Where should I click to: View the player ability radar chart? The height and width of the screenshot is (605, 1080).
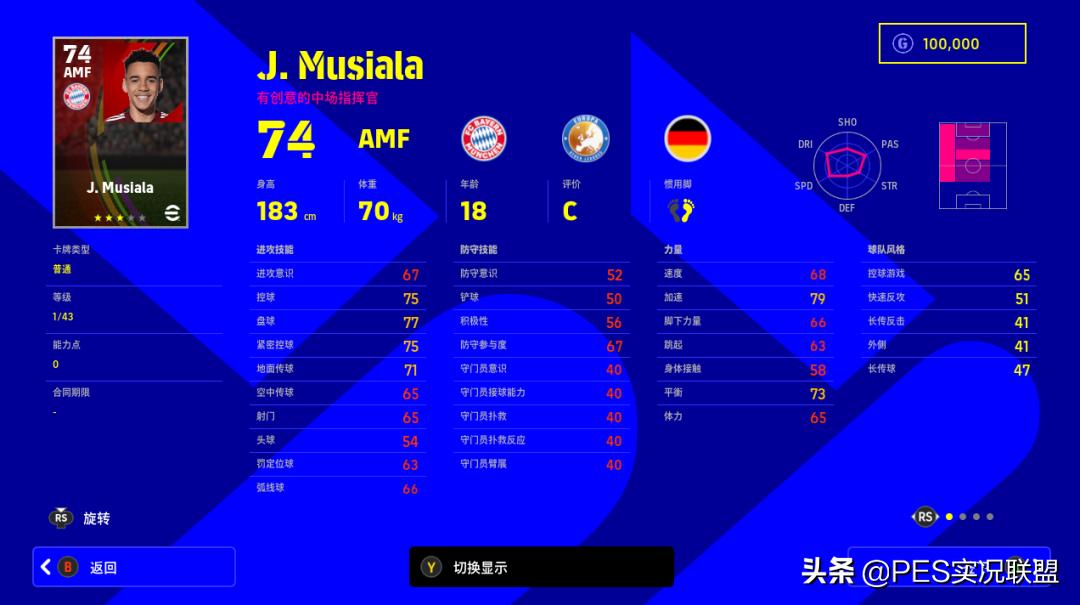click(847, 165)
